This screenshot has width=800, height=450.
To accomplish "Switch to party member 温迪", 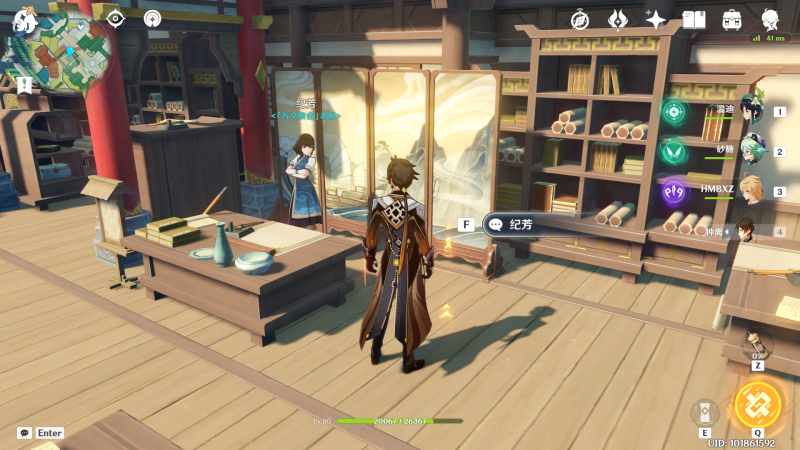I will 753,110.
